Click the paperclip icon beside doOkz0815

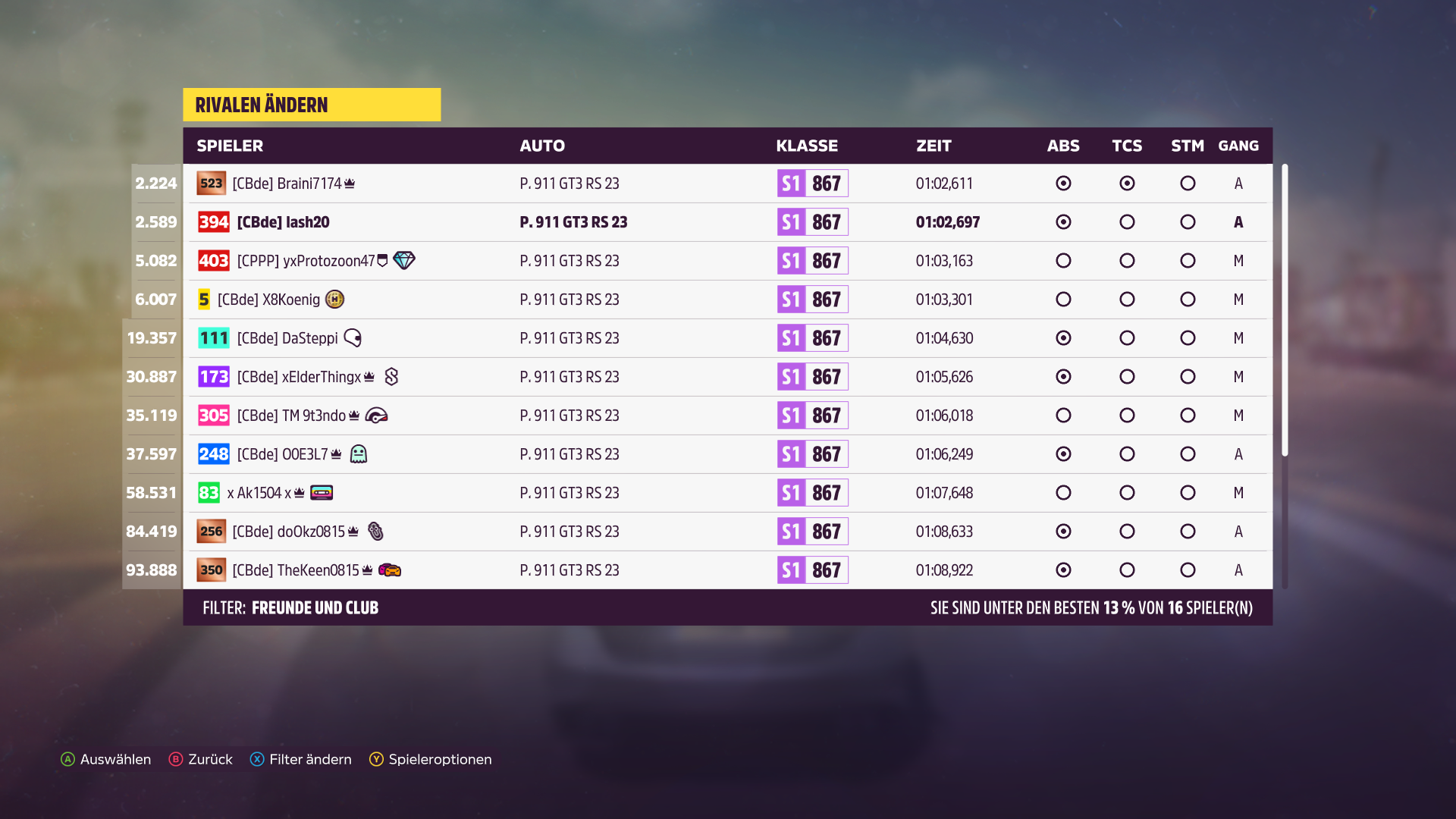pos(374,532)
